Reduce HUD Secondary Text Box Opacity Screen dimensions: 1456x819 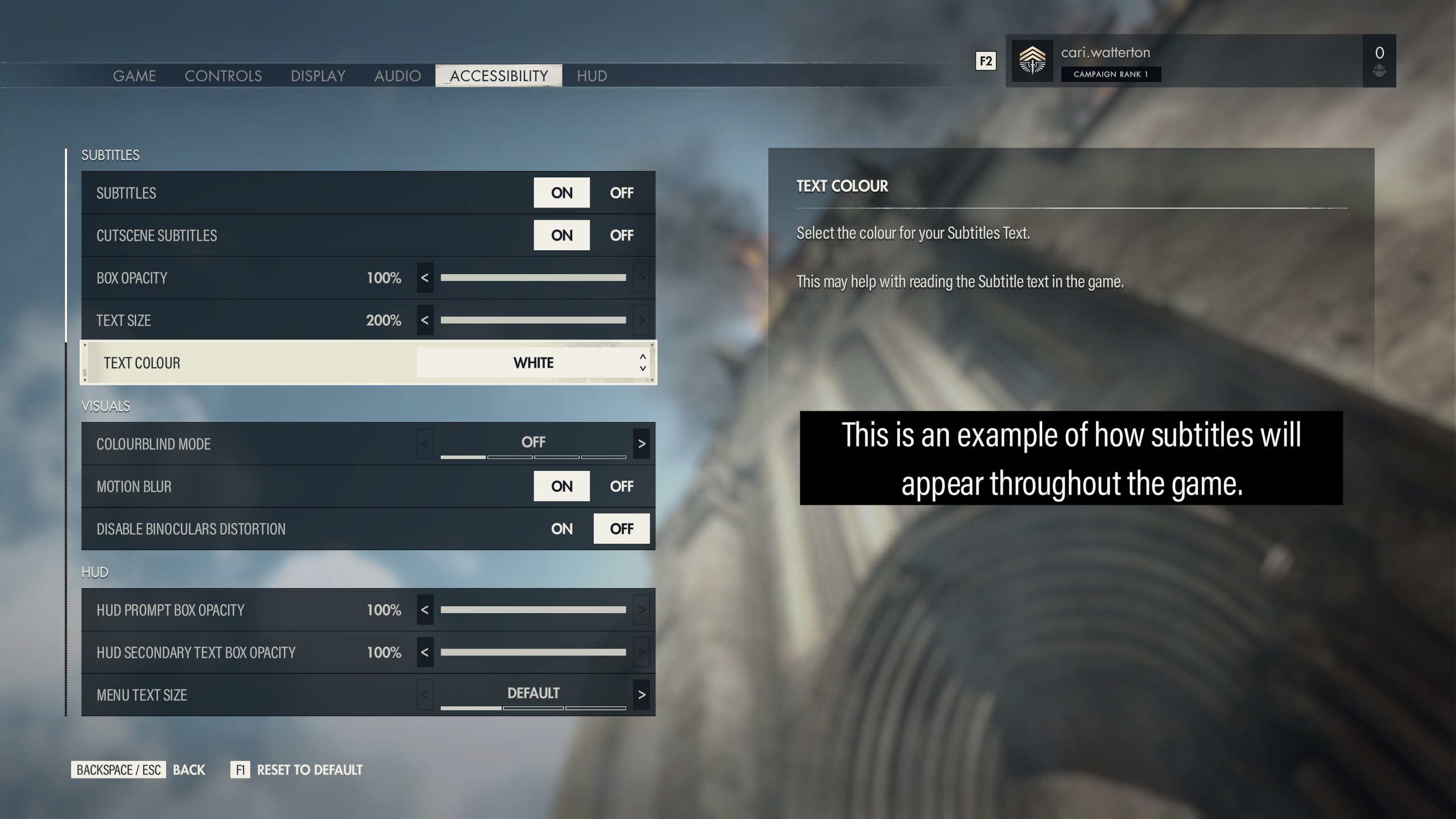425,652
